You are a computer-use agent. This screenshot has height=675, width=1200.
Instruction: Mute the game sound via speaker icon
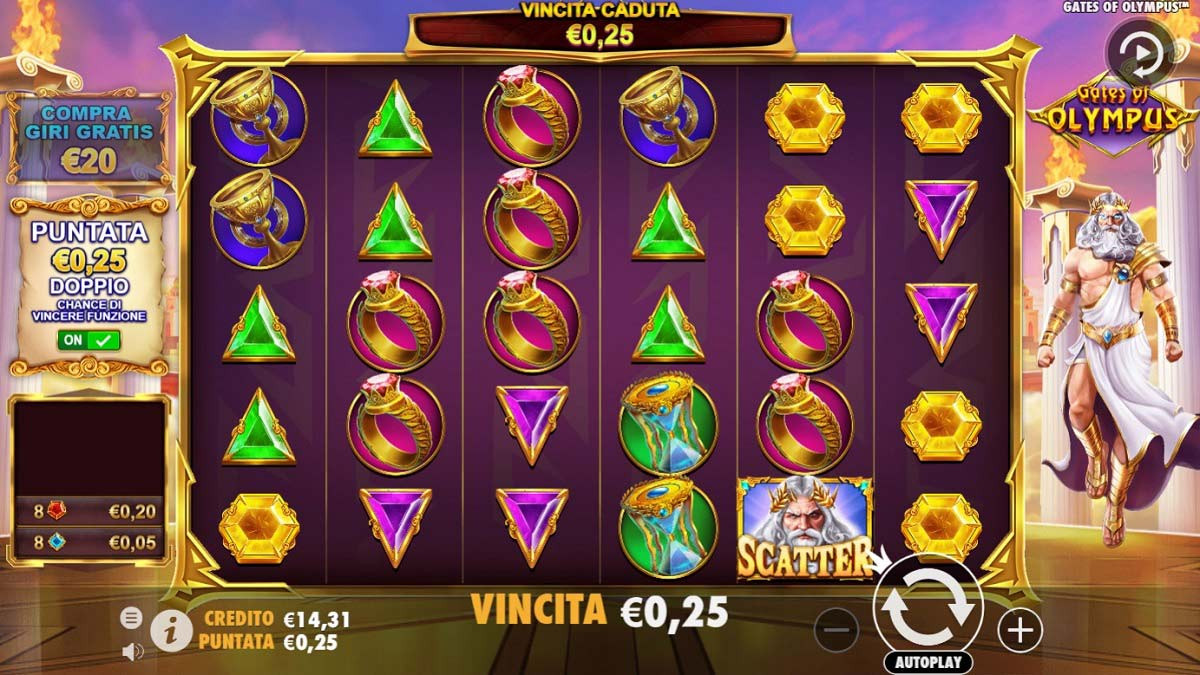(x=131, y=651)
